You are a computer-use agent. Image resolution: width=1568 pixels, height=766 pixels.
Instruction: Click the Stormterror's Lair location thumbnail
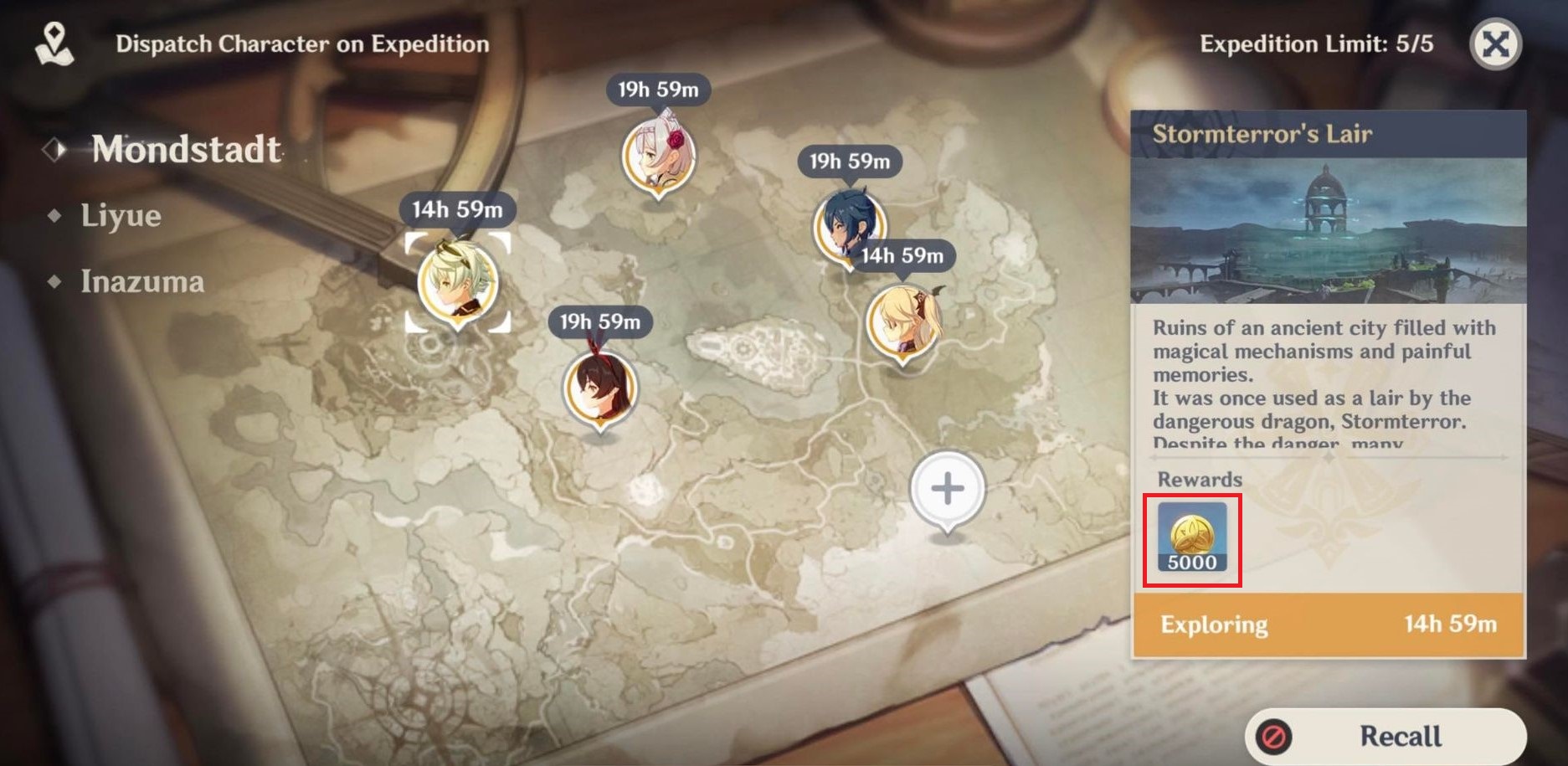pos(1328,230)
